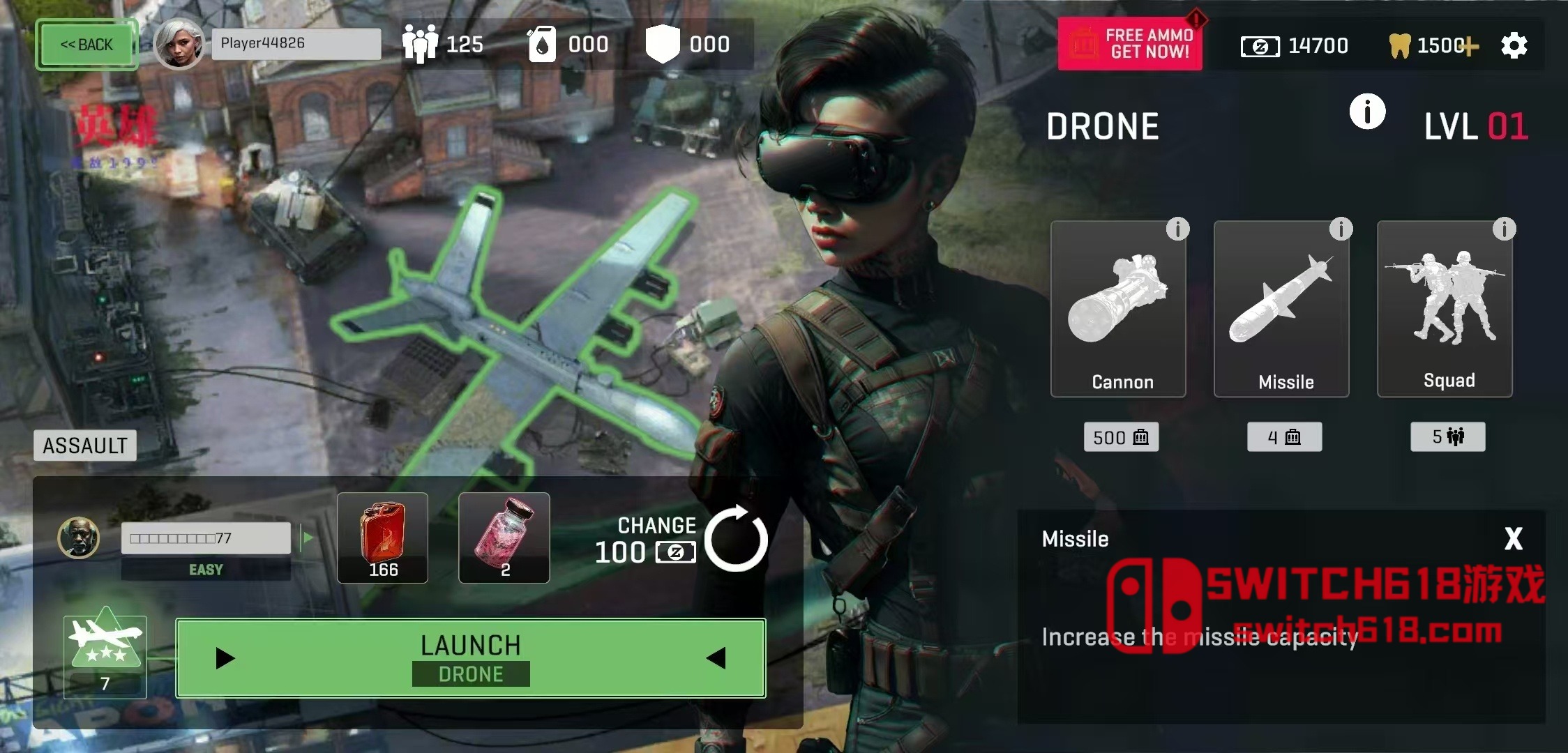View Missile card info icon
Viewport: 1568px width, 753px height.
pos(1341,229)
